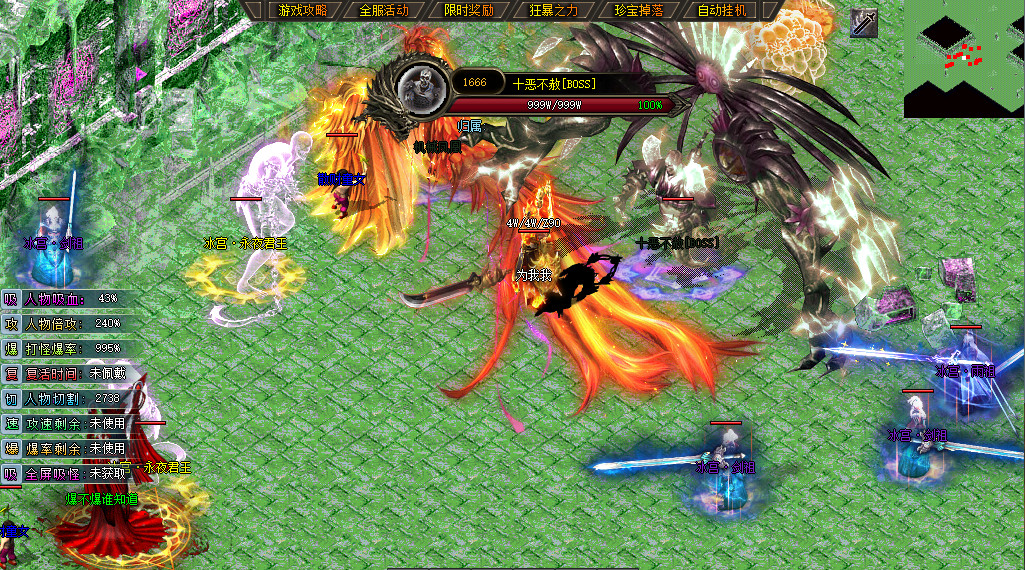Image resolution: width=1025 pixels, height=570 pixels.
Task: Click the 攻速剩余 speed buff icon
Action: pyautogui.click(x=11, y=423)
